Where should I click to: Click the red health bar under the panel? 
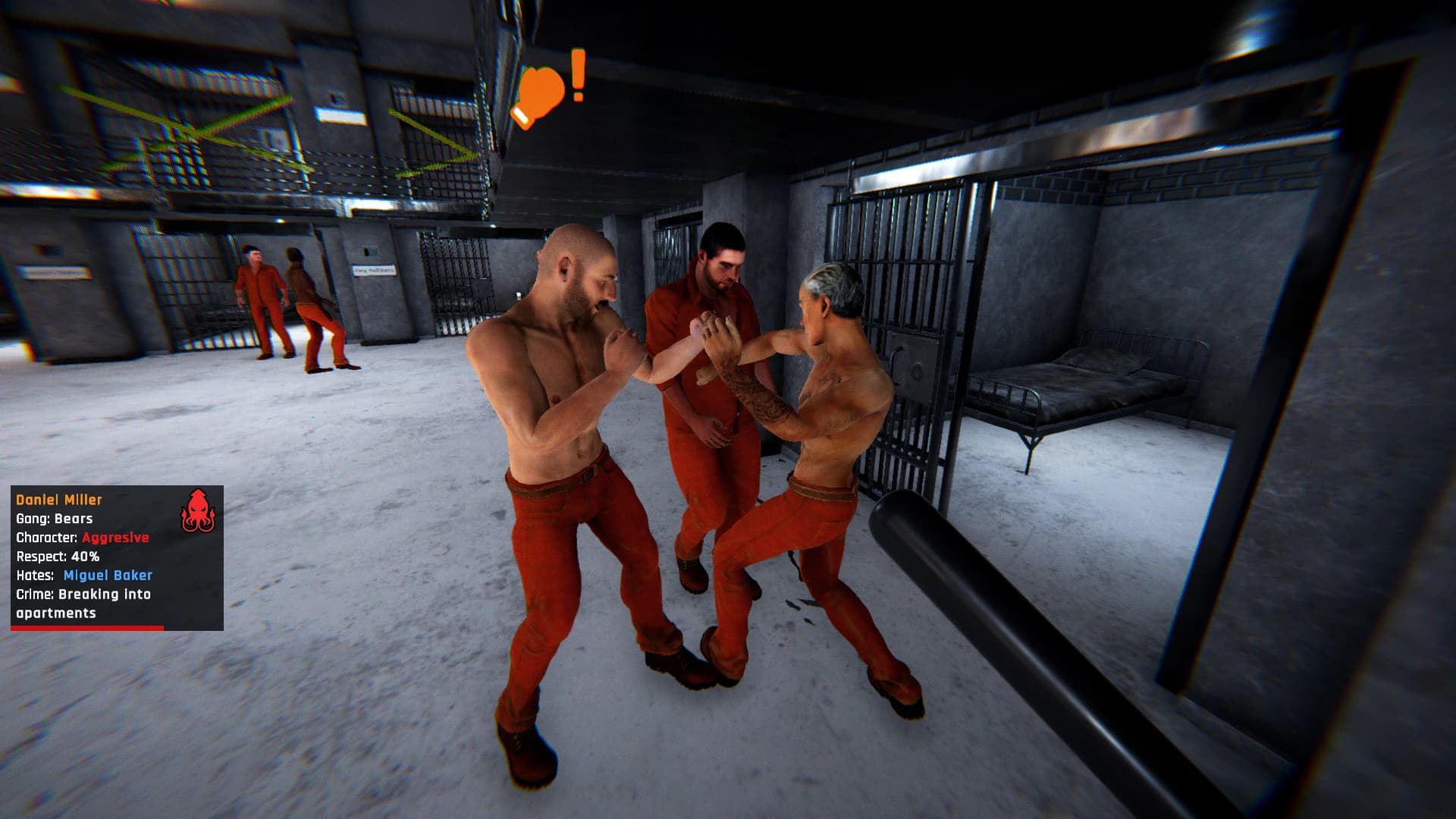(87, 629)
